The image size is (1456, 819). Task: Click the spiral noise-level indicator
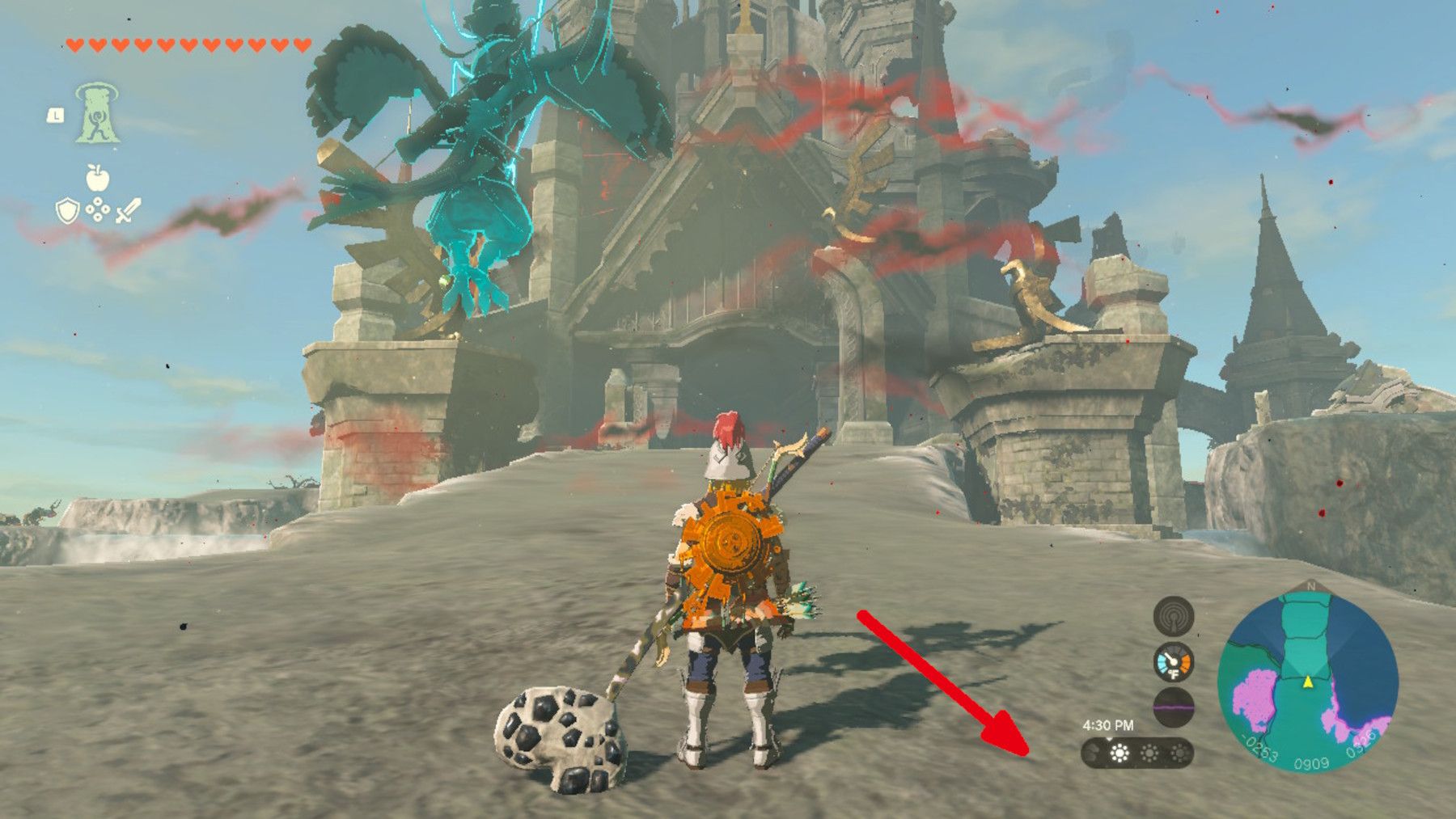[x=1174, y=617]
